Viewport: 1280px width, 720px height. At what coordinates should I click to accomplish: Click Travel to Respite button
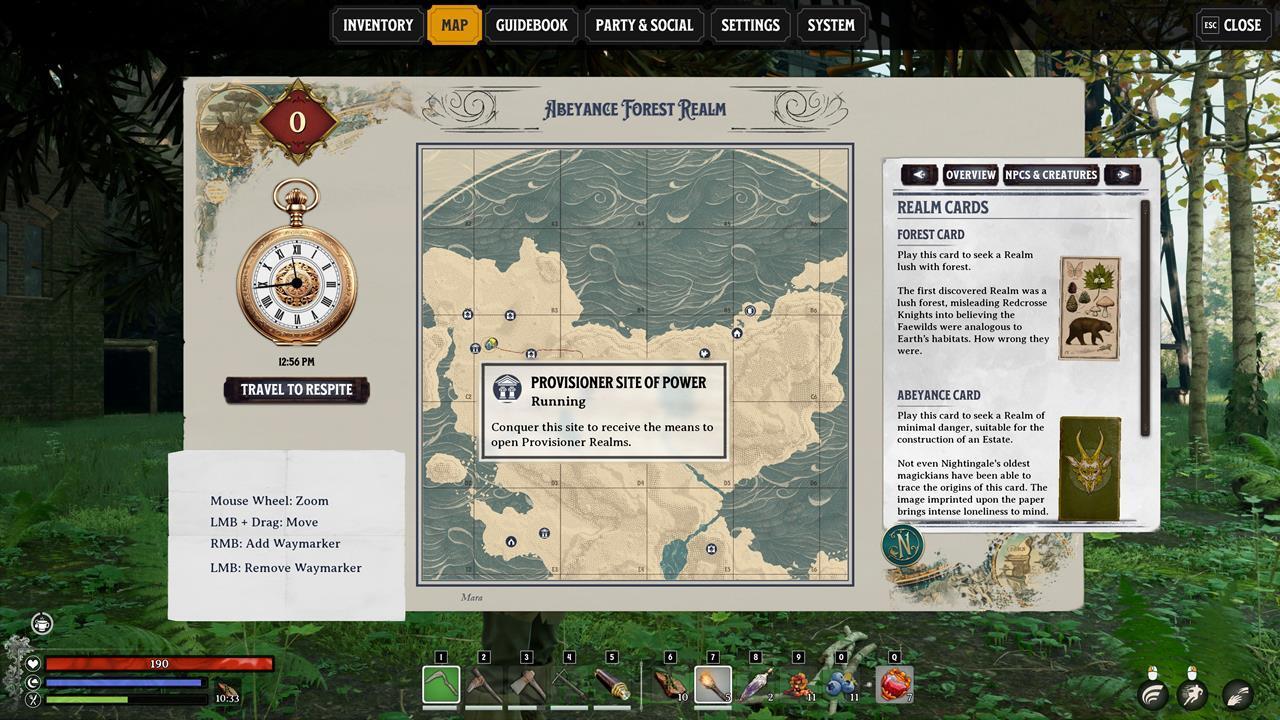(296, 390)
